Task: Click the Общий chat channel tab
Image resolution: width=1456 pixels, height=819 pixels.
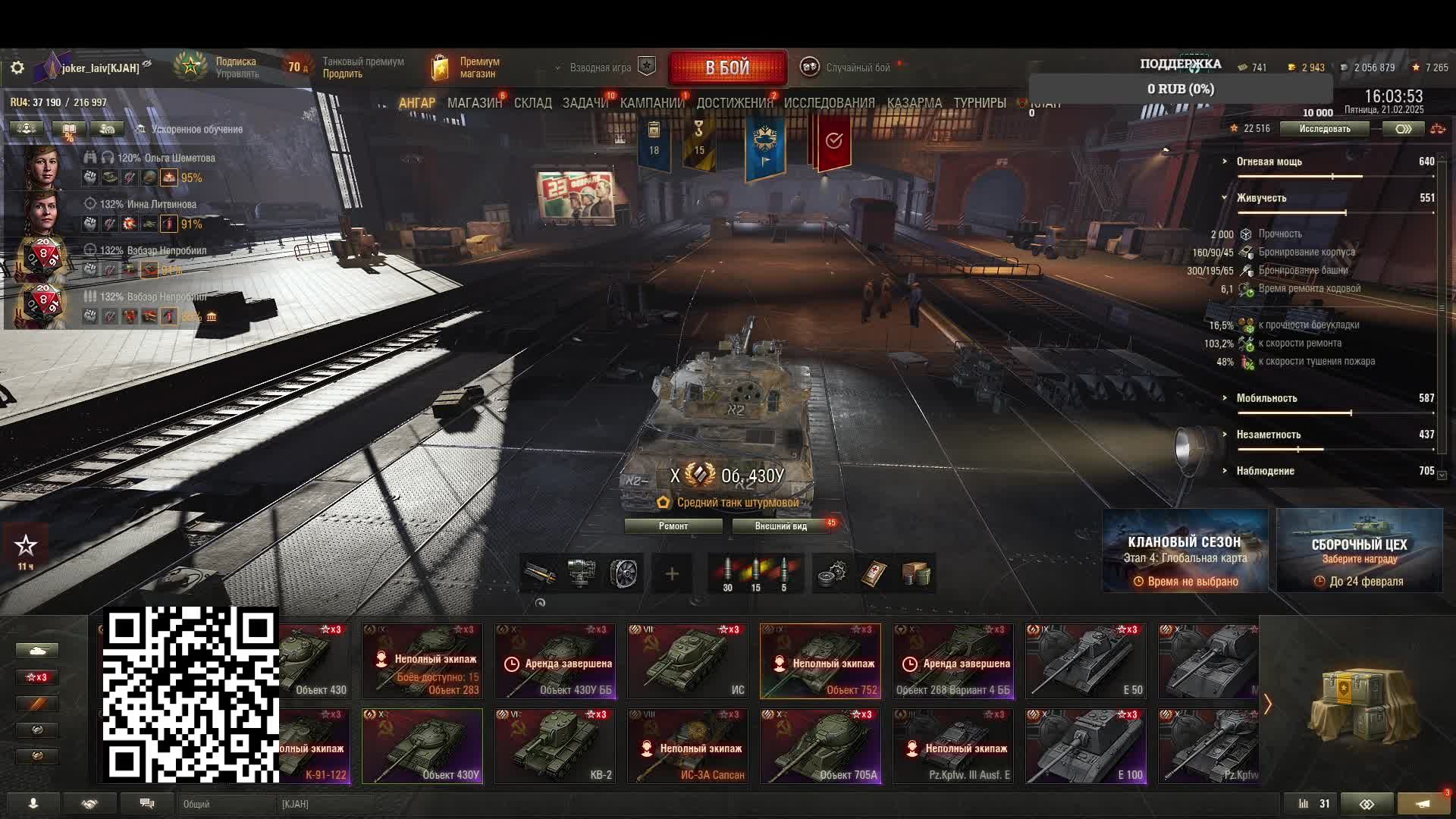Action: 196,804
